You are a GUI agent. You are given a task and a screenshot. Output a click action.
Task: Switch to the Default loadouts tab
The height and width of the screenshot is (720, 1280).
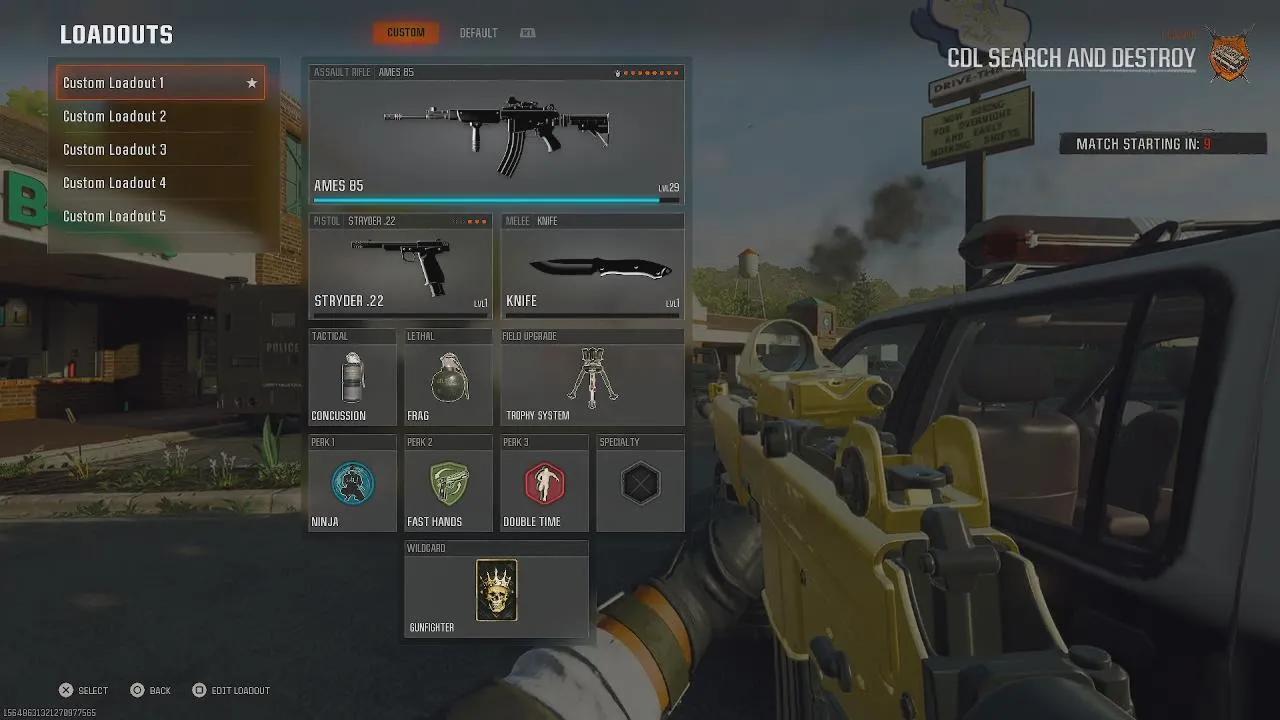coord(478,33)
